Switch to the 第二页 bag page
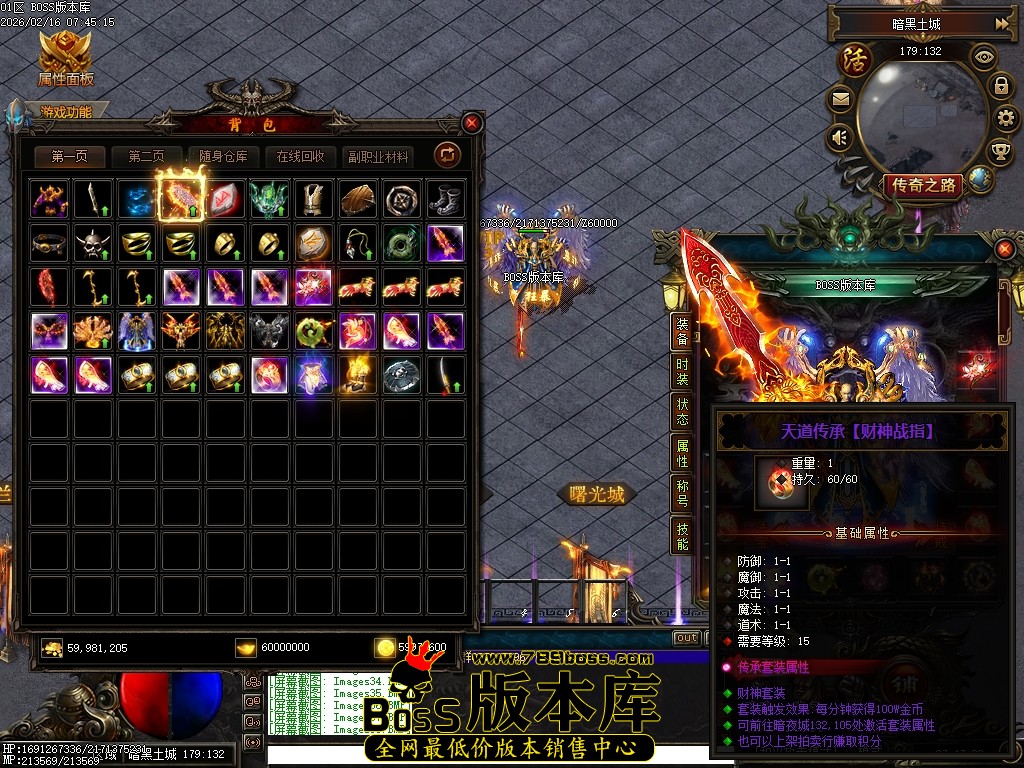Screen dimensions: 1024x768 coord(146,157)
